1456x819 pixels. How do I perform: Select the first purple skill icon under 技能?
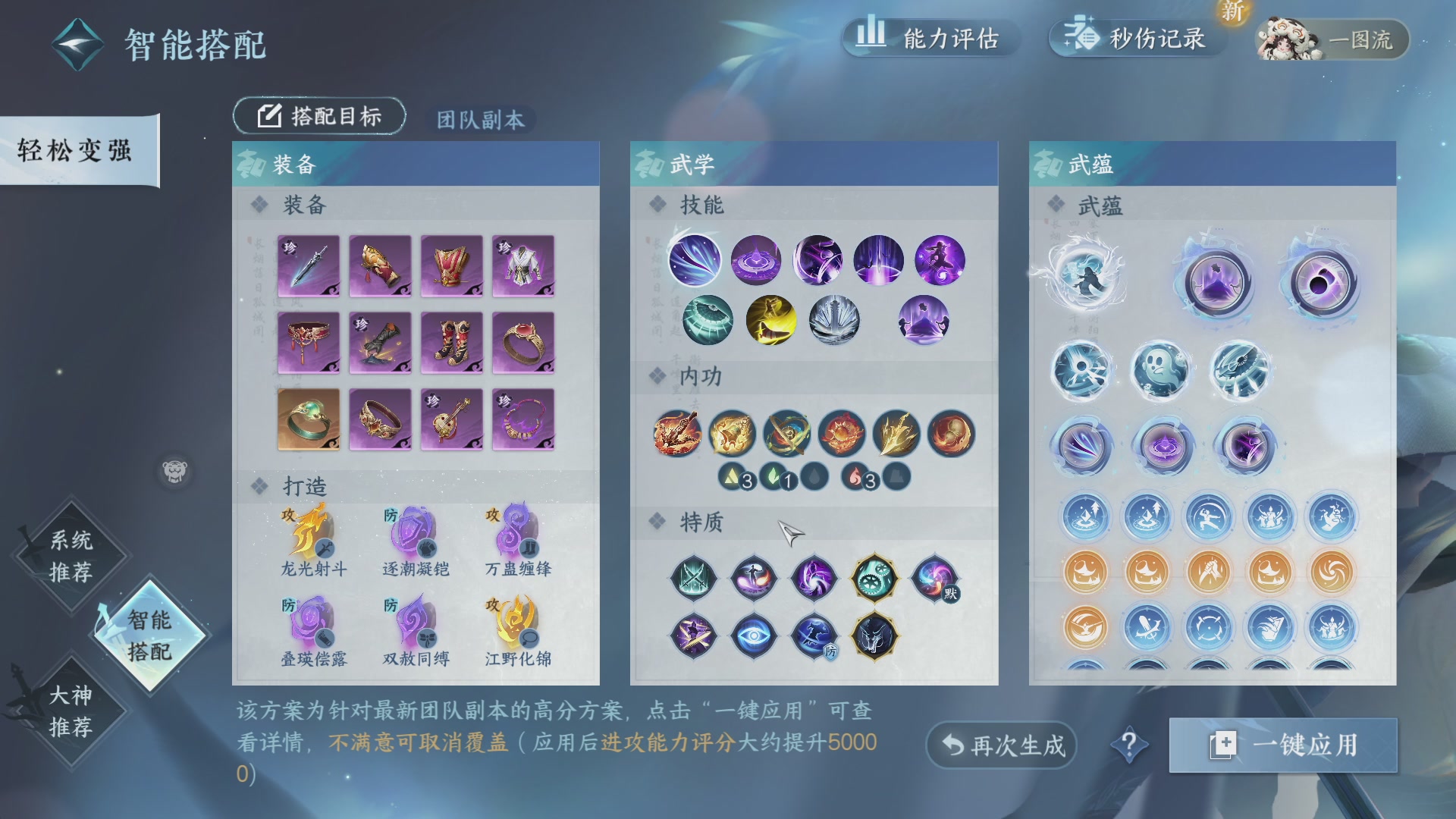pos(695,261)
